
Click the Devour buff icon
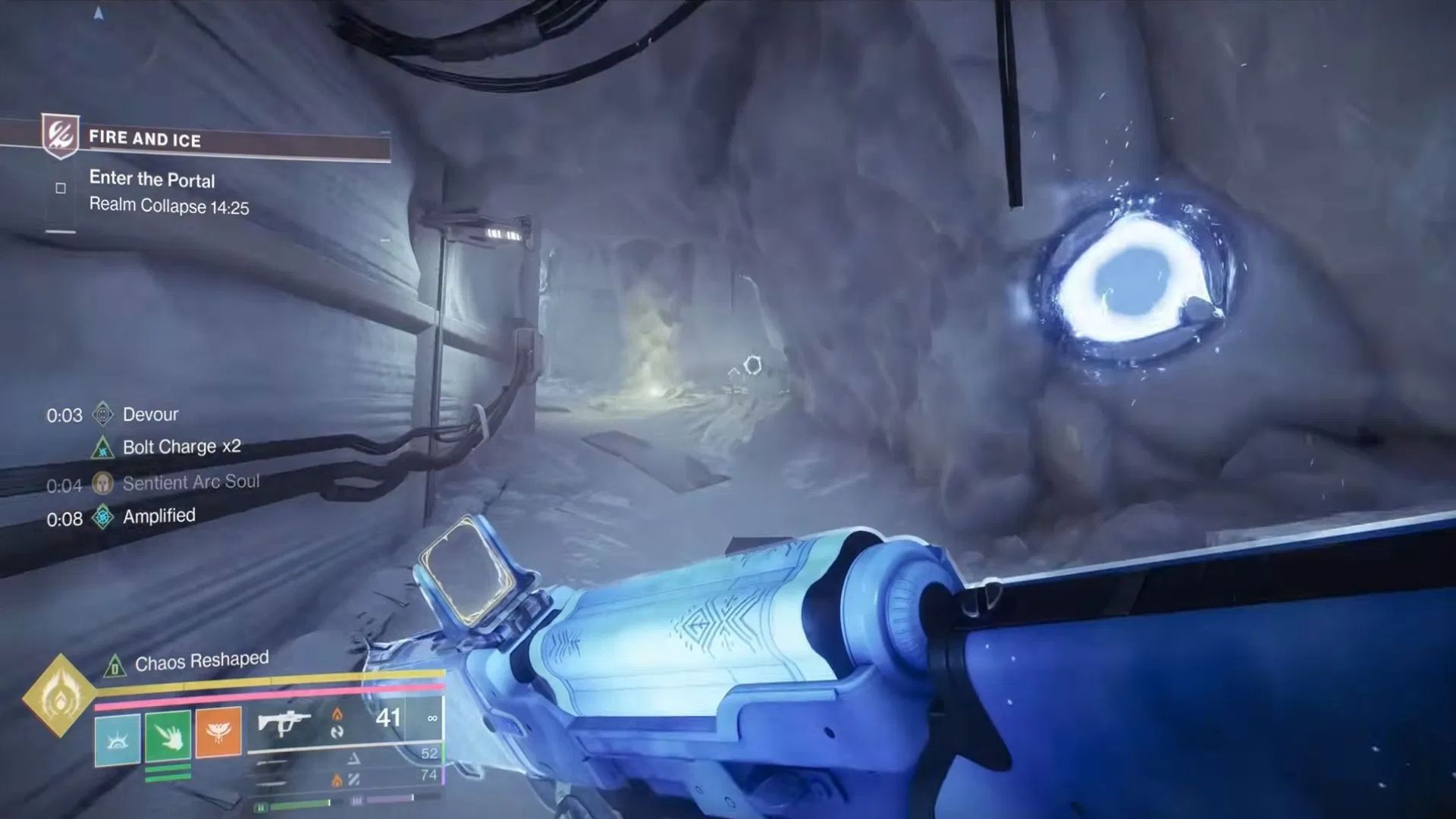[102, 414]
